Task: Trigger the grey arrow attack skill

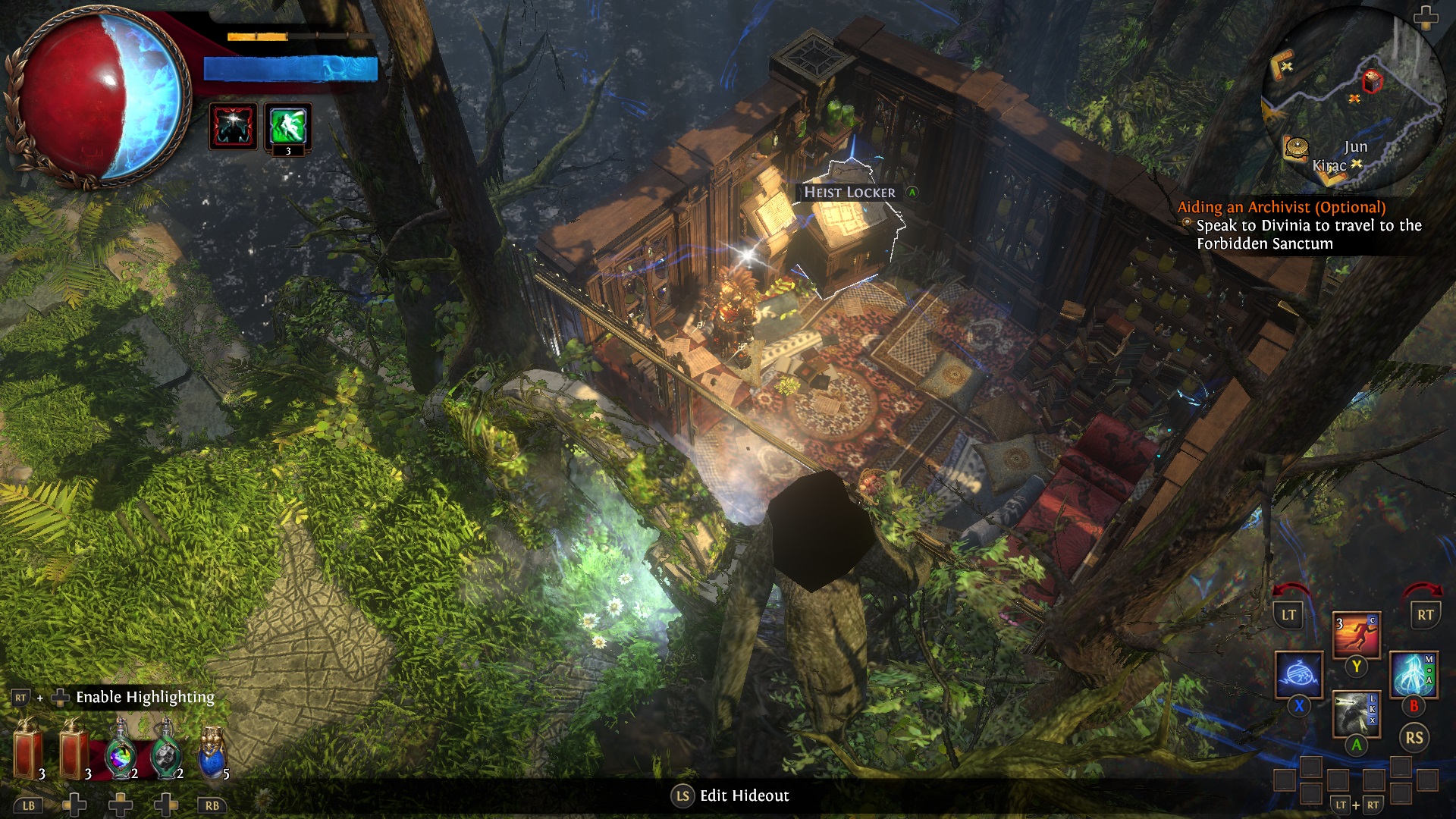Action: click(1356, 713)
